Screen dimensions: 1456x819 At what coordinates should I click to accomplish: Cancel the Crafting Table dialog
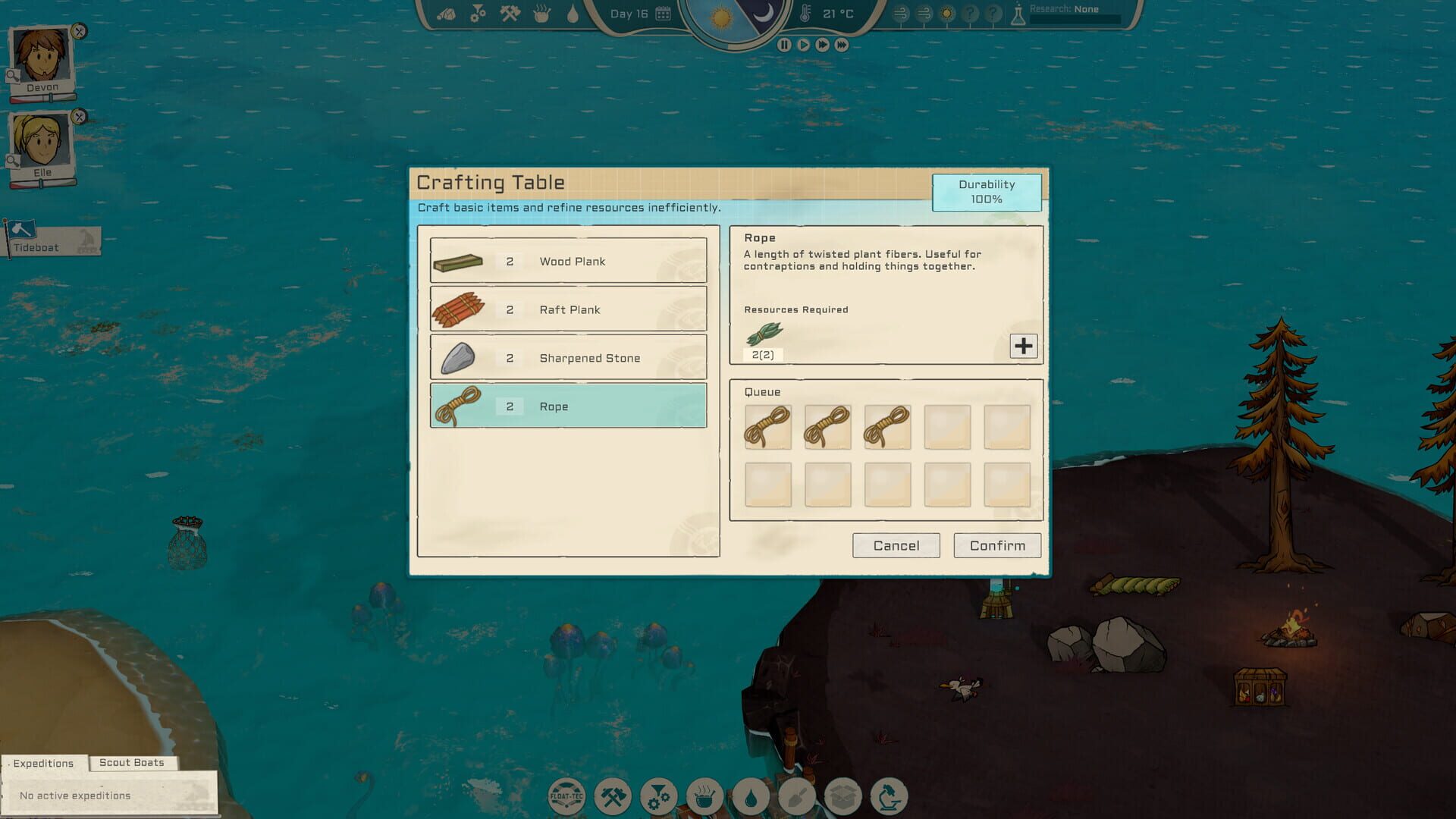pyautogui.click(x=896, y=545)
